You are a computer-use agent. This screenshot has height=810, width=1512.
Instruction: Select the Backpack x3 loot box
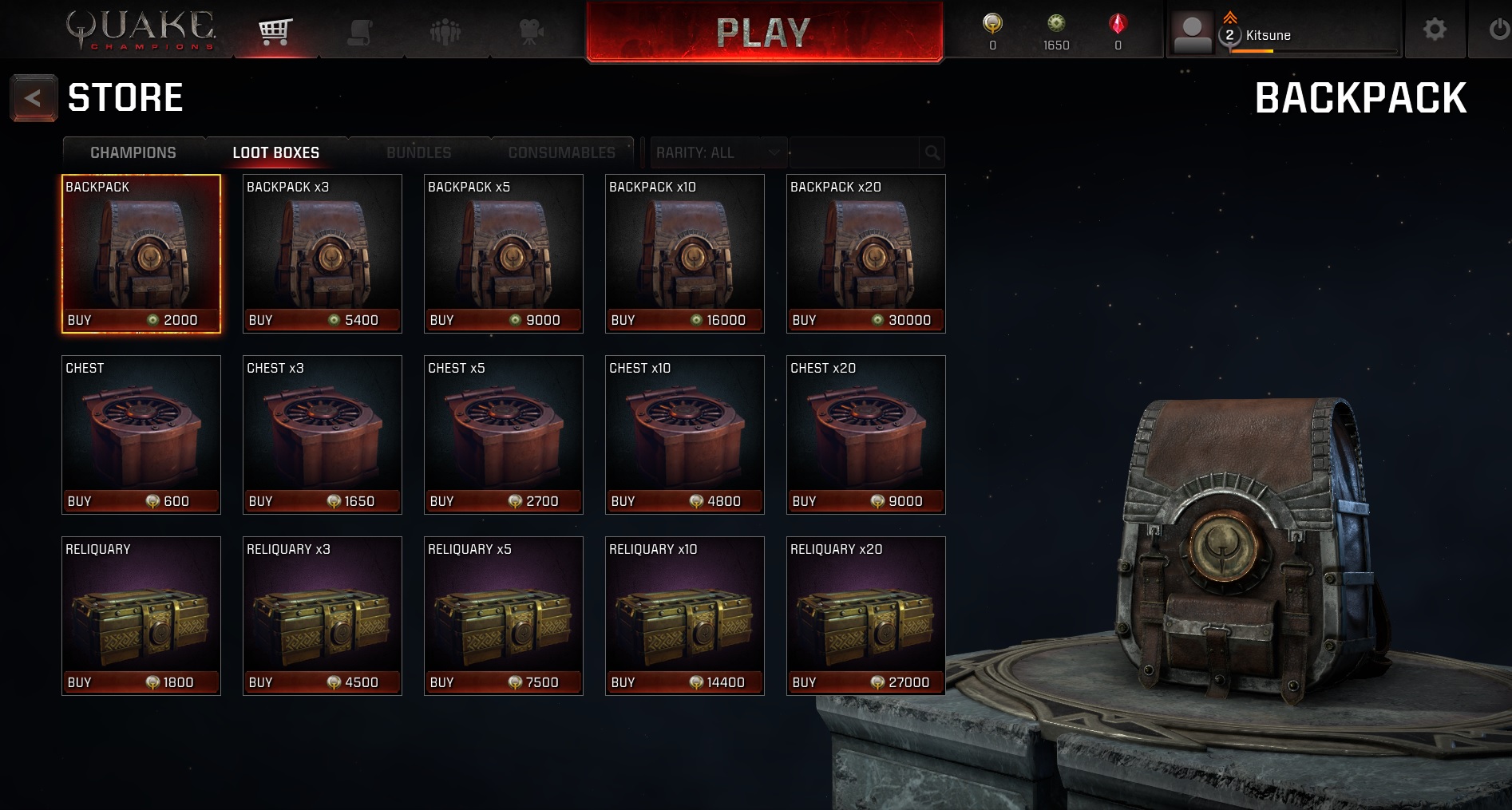(322, 253)
